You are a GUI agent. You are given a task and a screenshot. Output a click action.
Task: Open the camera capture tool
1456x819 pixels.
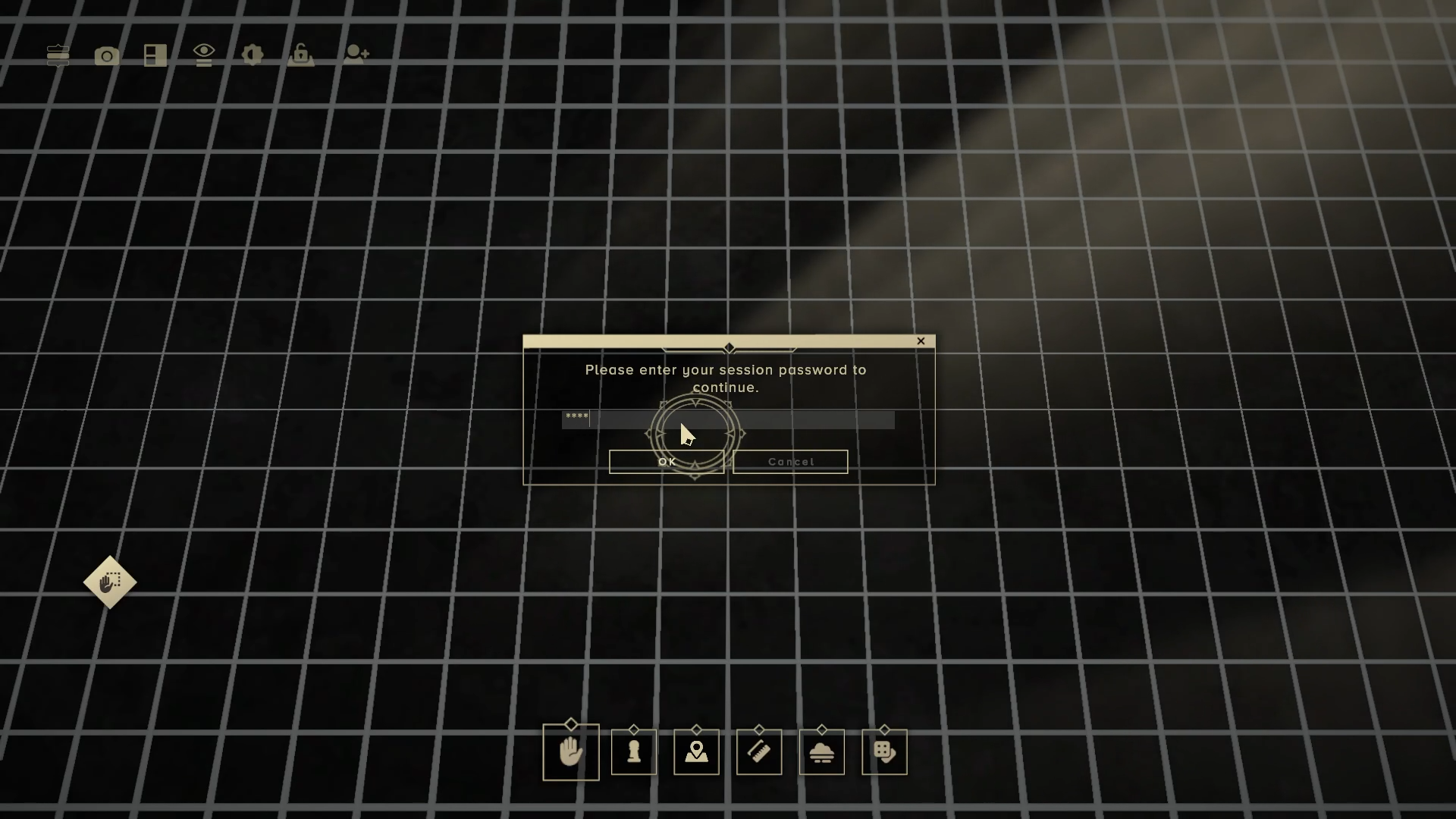[x=106, y=55]
